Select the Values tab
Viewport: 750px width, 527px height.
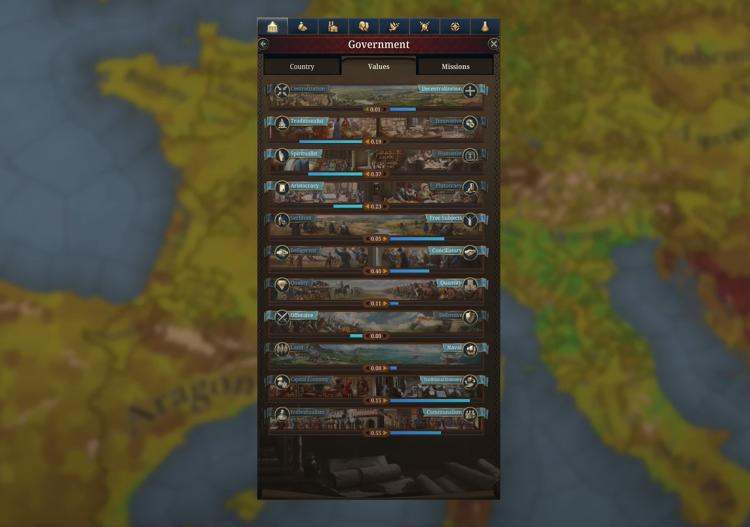pyautogui.click(x=378, y=66)
